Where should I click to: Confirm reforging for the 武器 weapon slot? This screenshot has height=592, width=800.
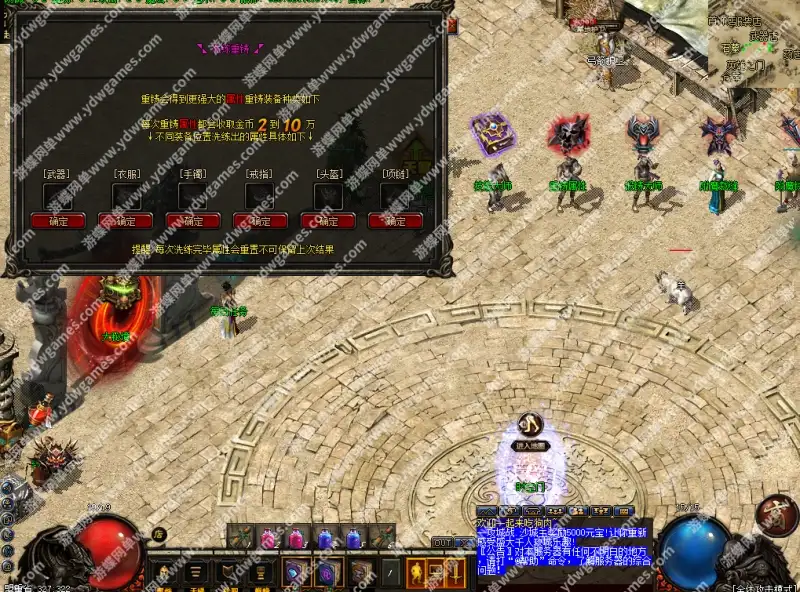coord(58,221)
